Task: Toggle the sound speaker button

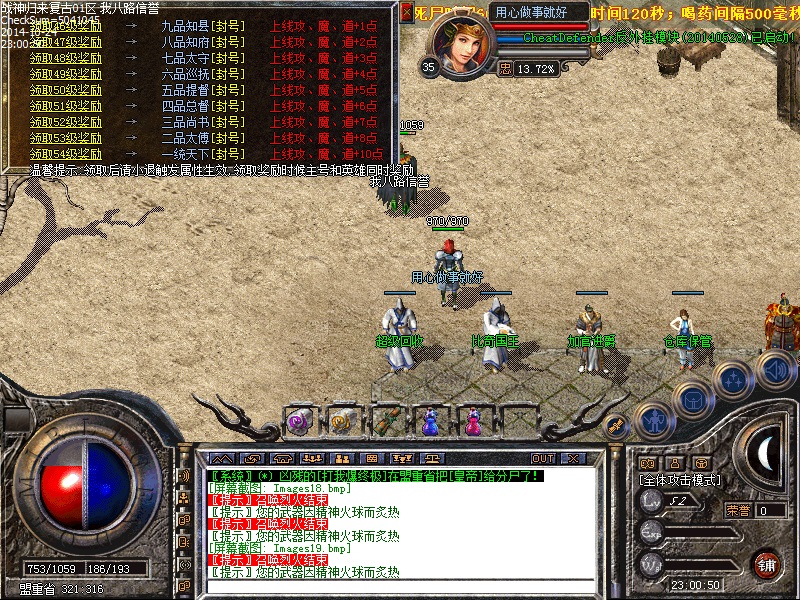Action: (x=774, y=368)
